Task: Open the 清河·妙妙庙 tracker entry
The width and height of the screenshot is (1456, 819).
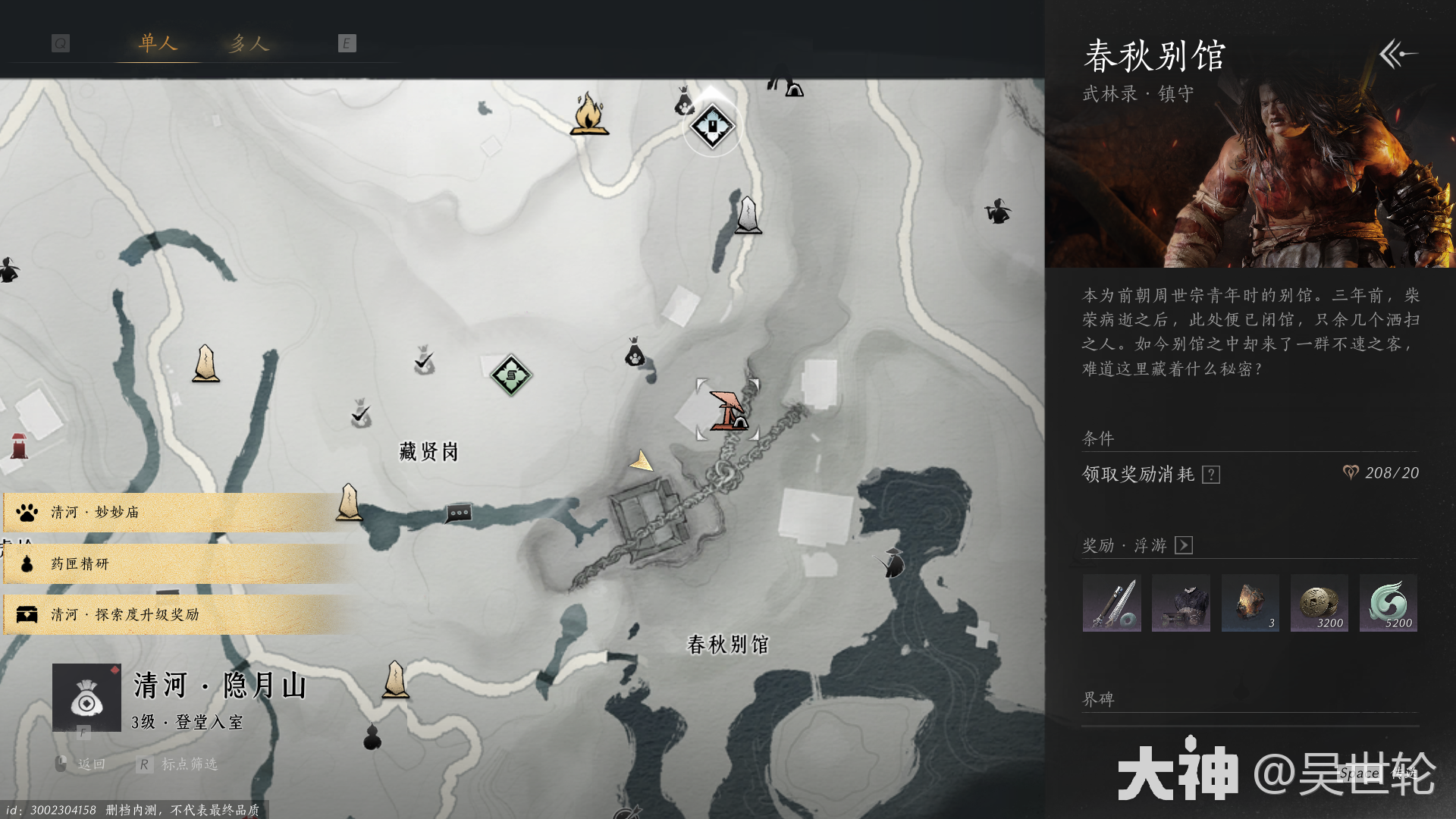Action: tap(174, 513)
